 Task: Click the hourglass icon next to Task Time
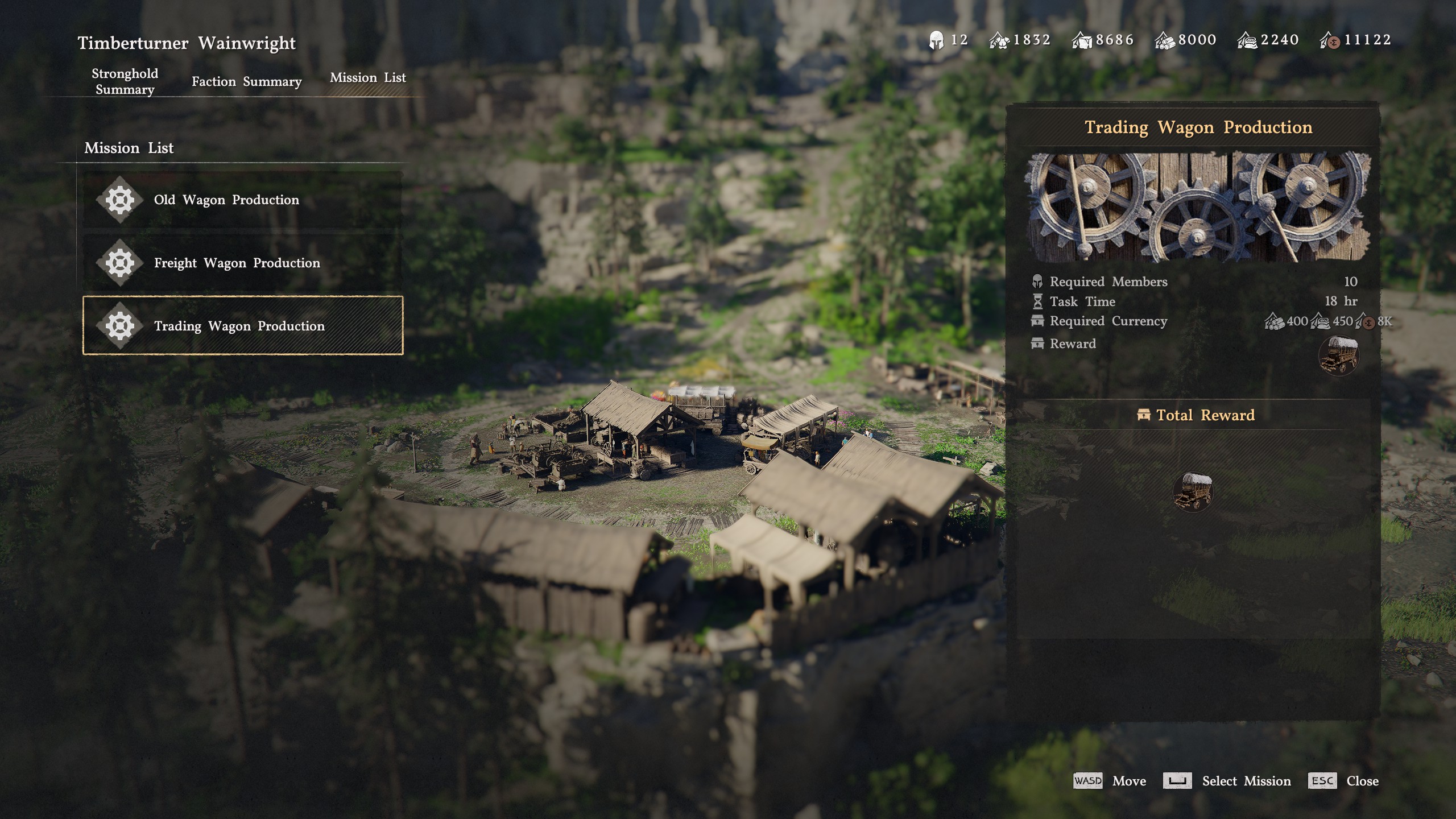pyautogui.click(x=1039, y=301)
